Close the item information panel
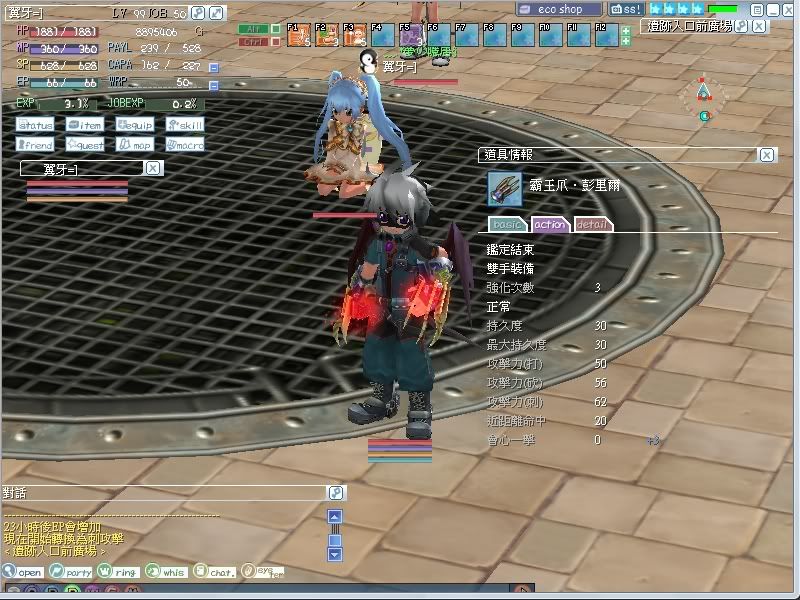Image resolution: width=800 pixels, height=600 pixels. coord(766,155)
